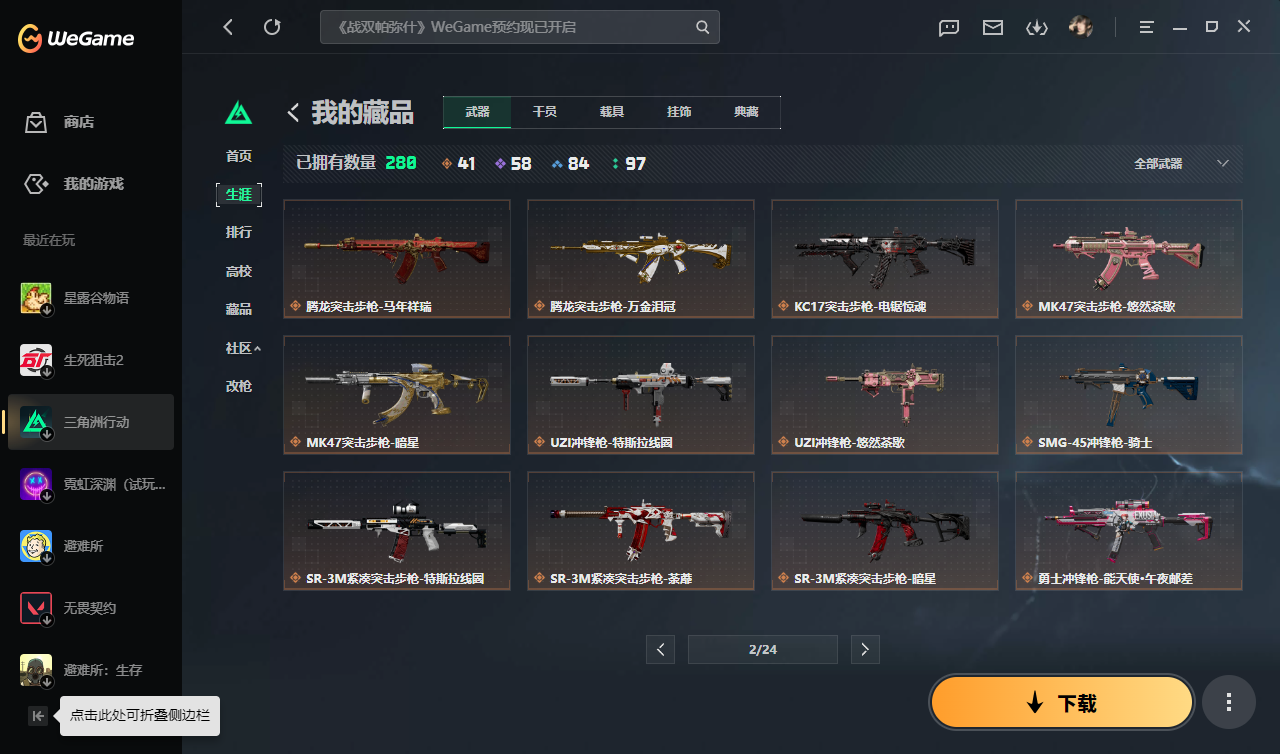This screenshot has height=754, width=1280.
Task: Open your profile avatar in the title bar
Action: (x=1082, y=27)
